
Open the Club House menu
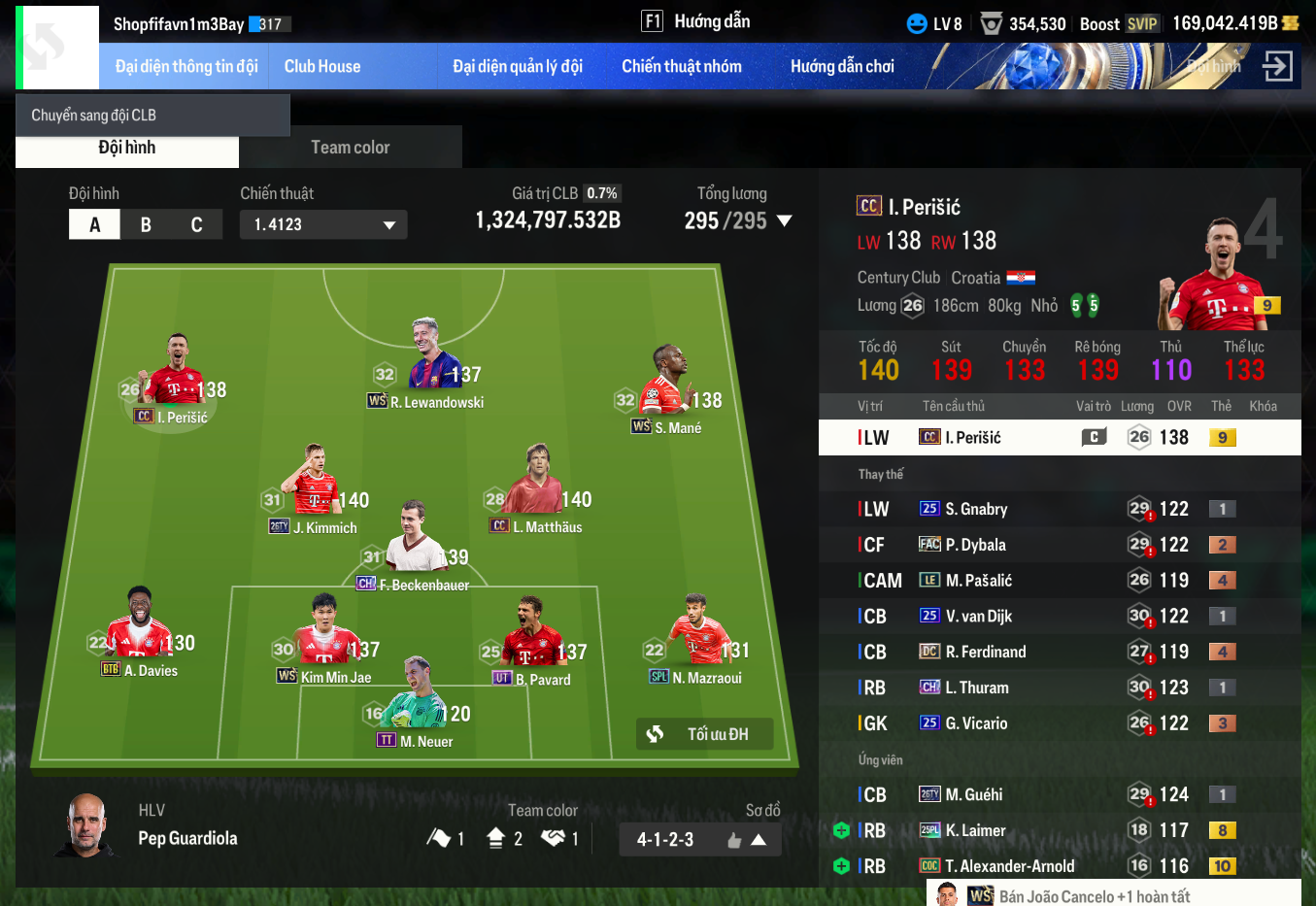tap(321, 67)
